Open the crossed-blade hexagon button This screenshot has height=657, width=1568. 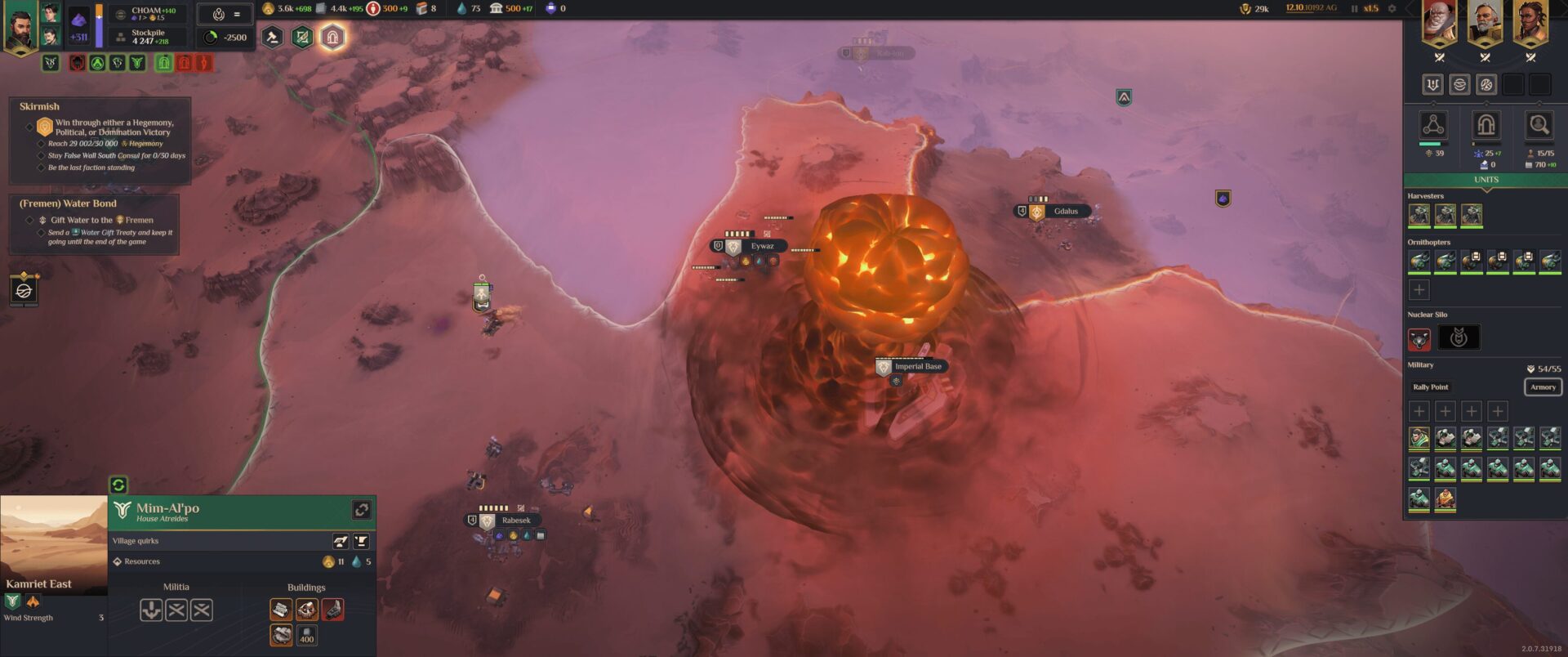[302, 37]
